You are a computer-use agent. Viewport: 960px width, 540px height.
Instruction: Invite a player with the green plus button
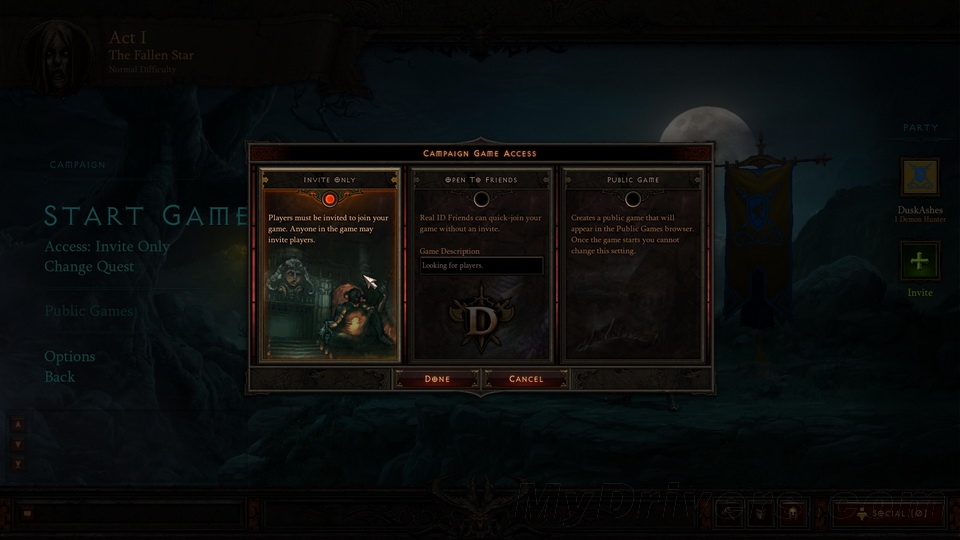[919, 262]
